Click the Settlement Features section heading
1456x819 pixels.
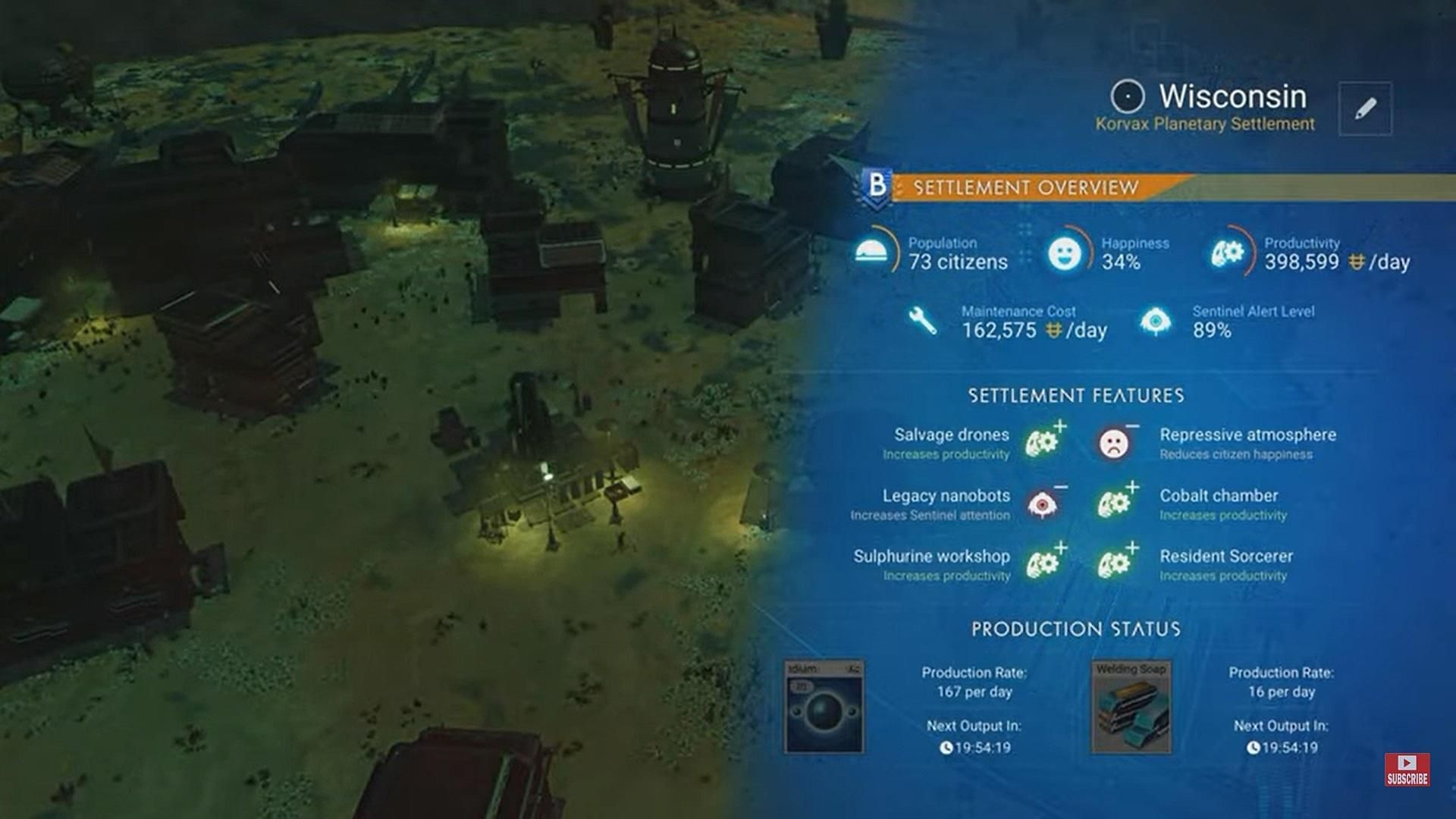click(1077, 395)
